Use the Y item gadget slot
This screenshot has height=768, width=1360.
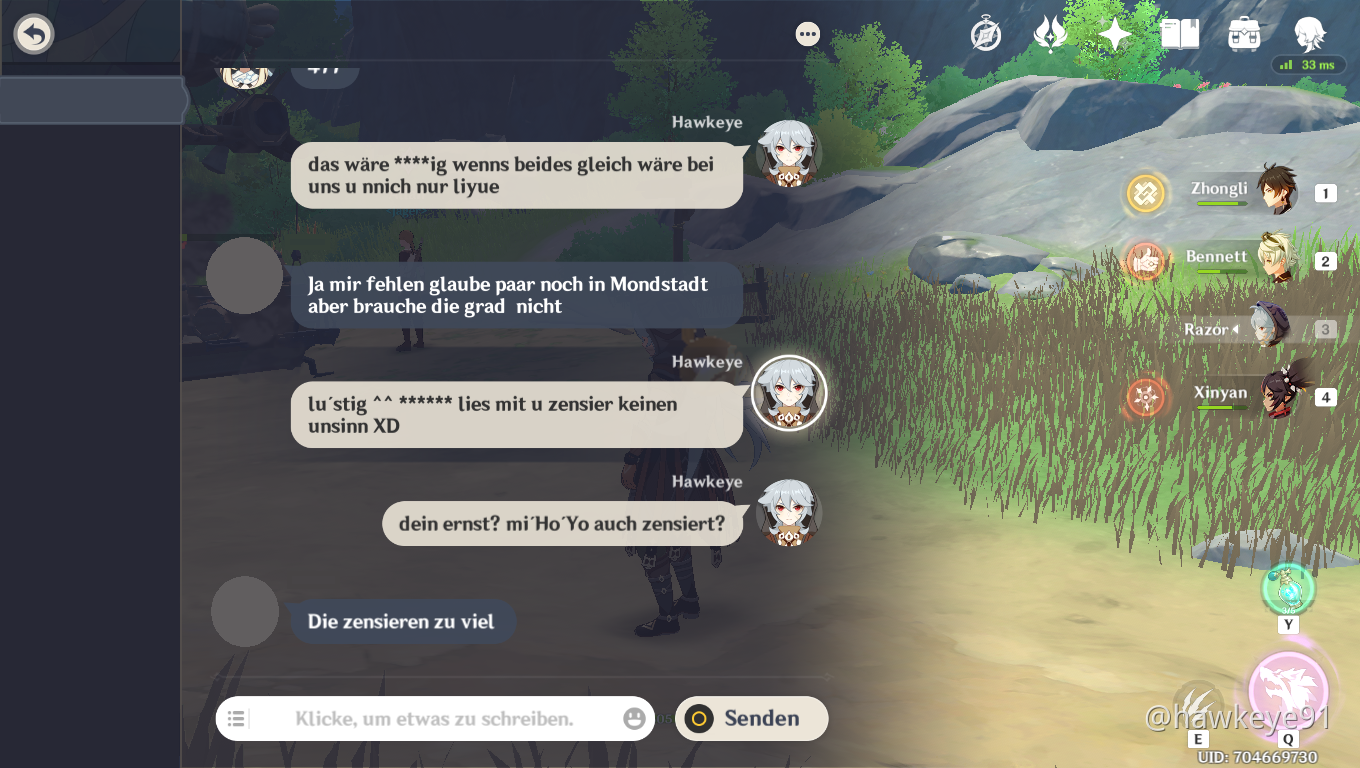1288,589
